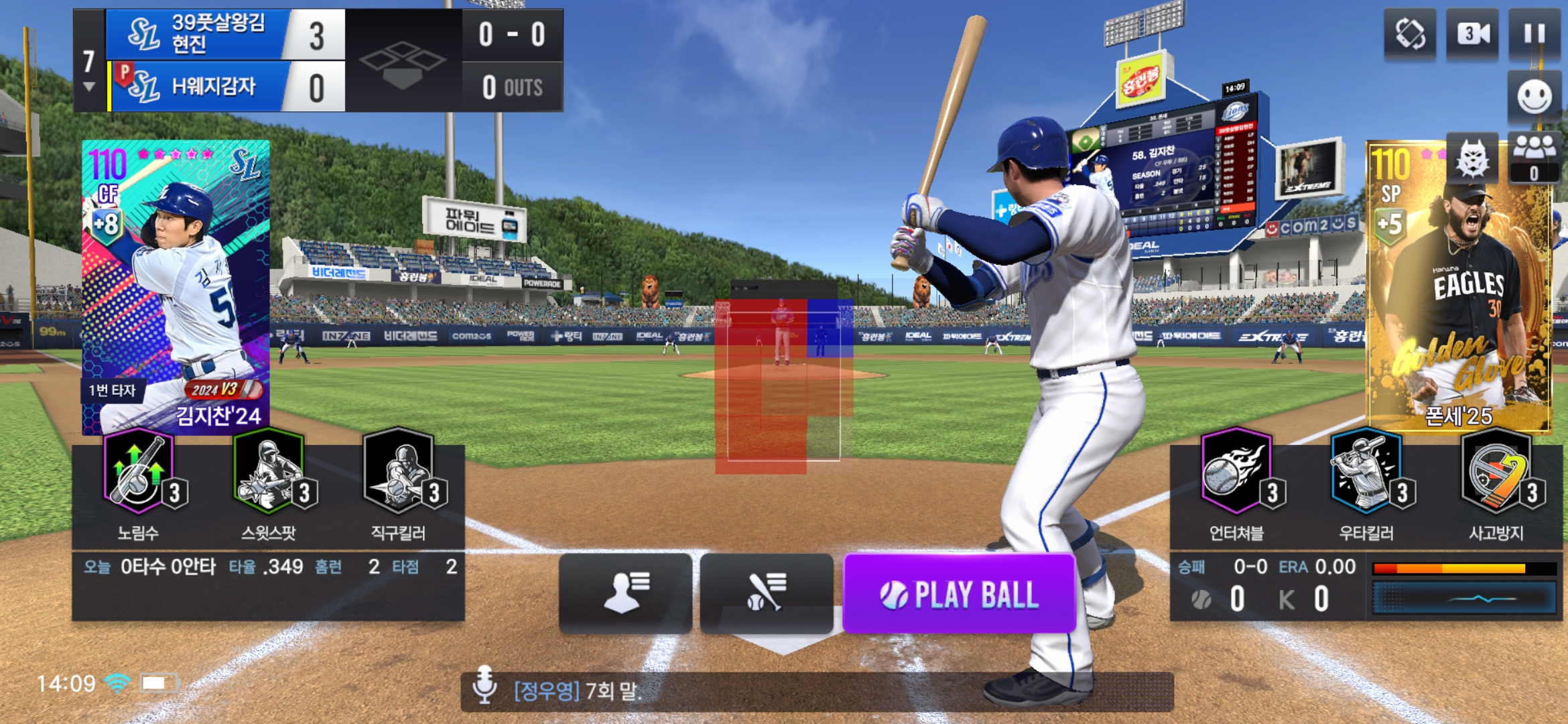The width and height of the screenshot is (1568, 724).
Task: Rotate the screen orientation icon
Action: [1410, 34]
